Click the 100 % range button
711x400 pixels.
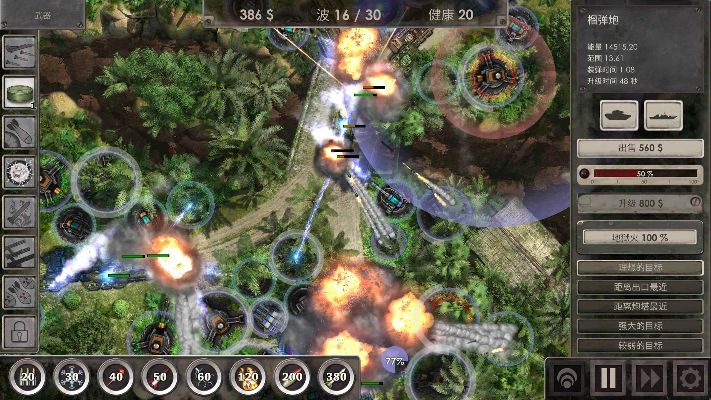640,237
